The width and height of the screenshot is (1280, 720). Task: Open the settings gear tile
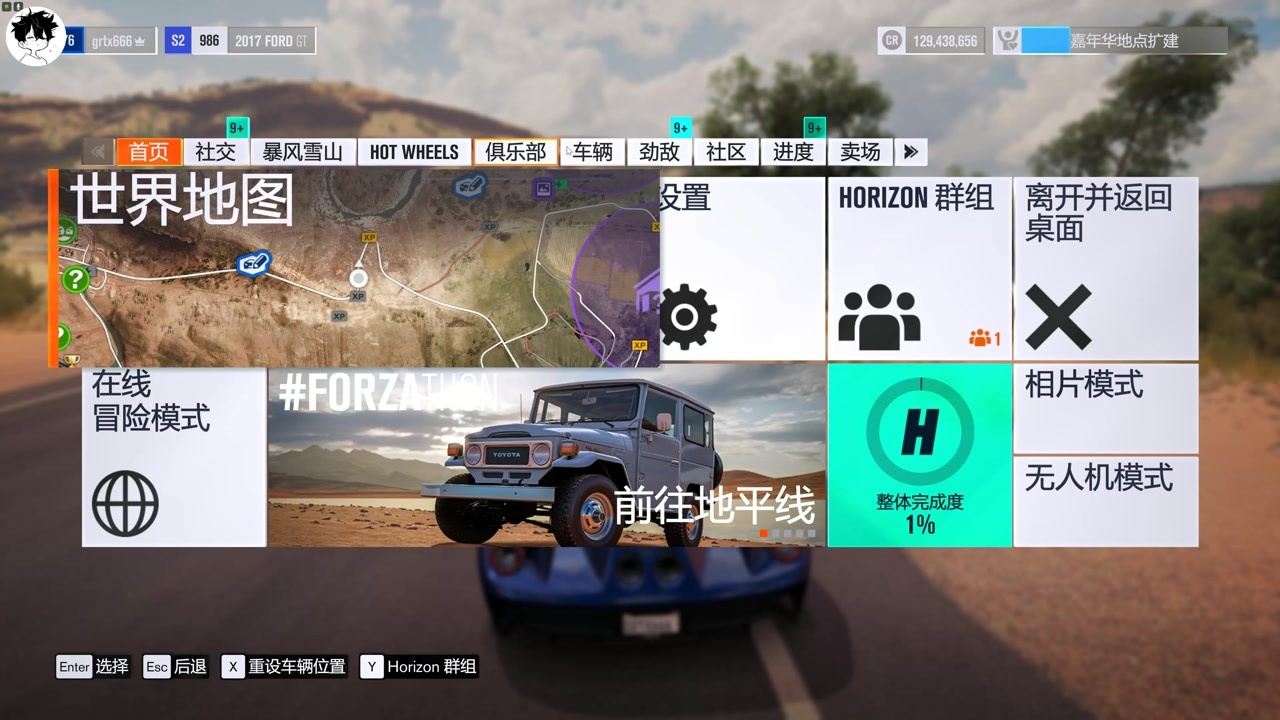pyautogui.click(x=742, y=268)
